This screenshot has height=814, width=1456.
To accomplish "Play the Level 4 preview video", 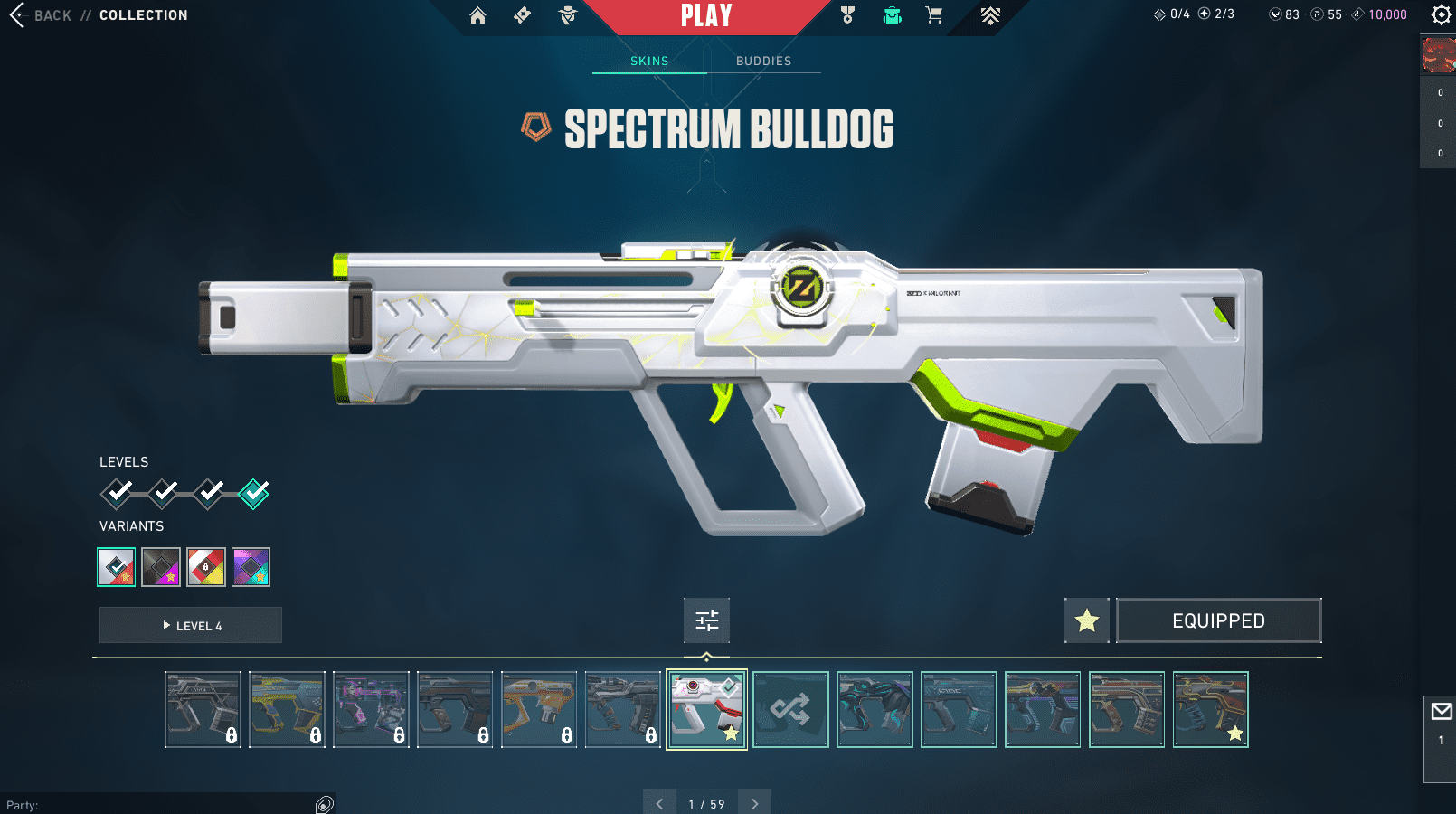I will click(x=191, y=625).
